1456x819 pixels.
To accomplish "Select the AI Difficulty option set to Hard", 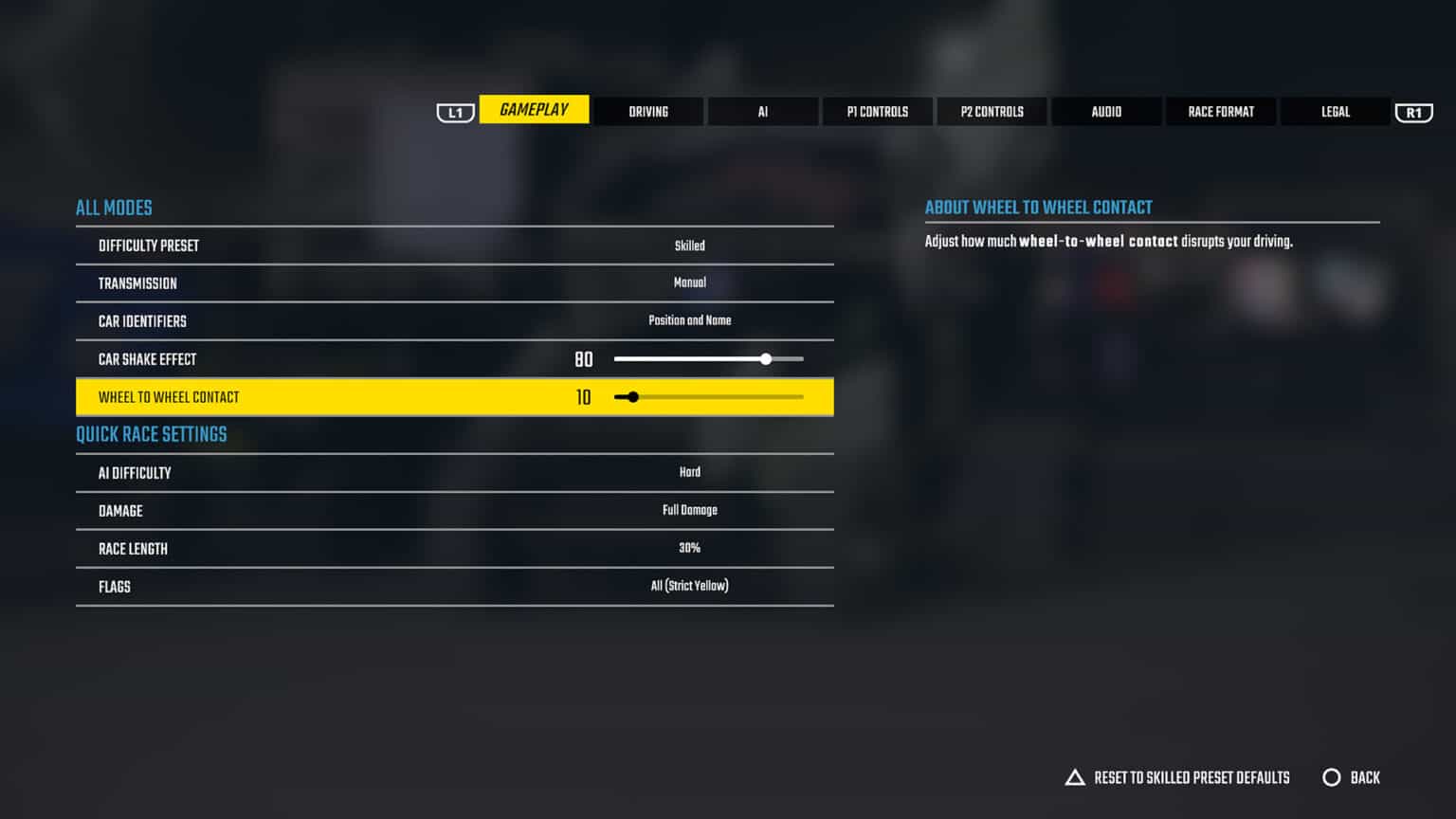I will [455, 472].
